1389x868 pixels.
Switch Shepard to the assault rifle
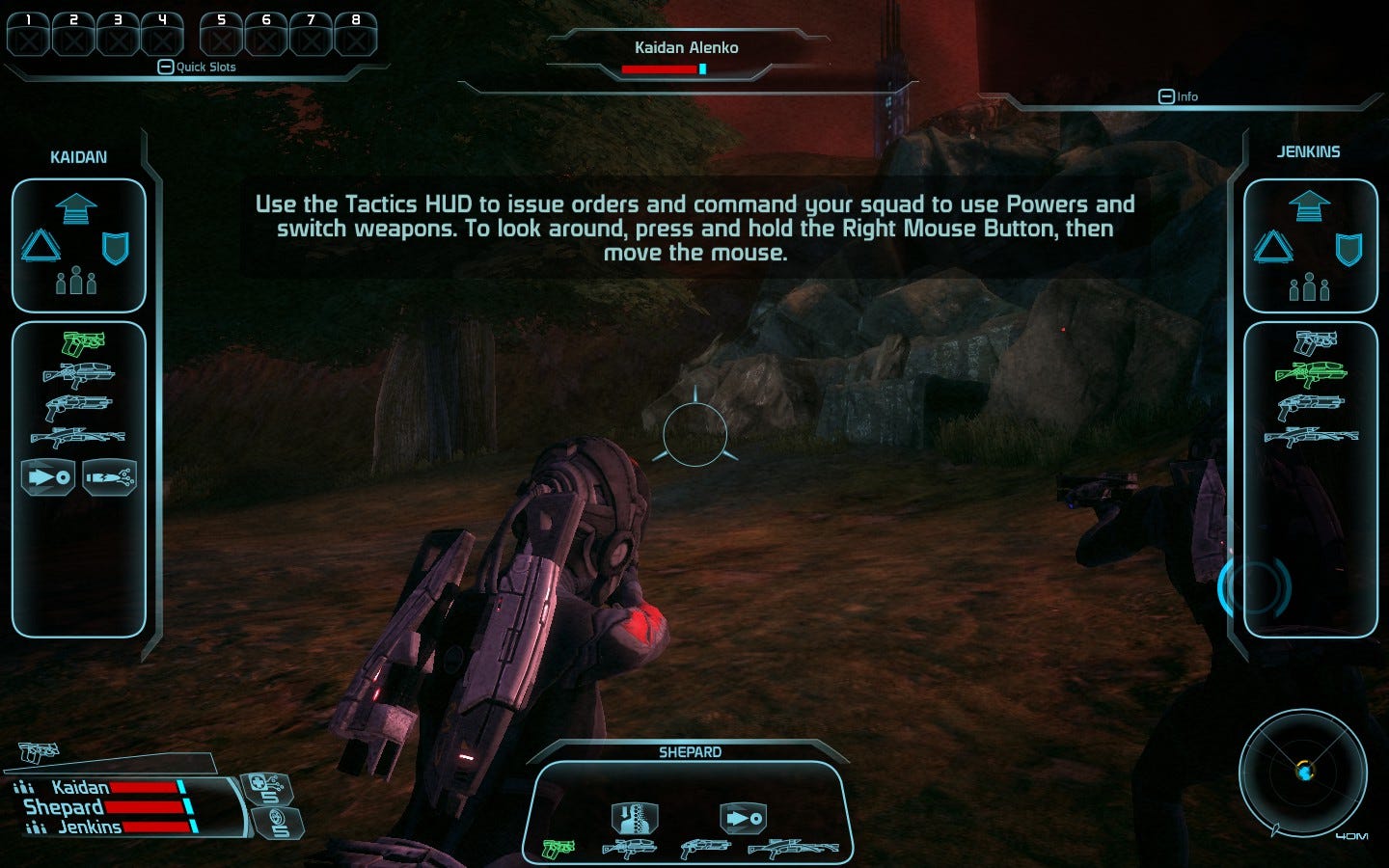point(629,849)
